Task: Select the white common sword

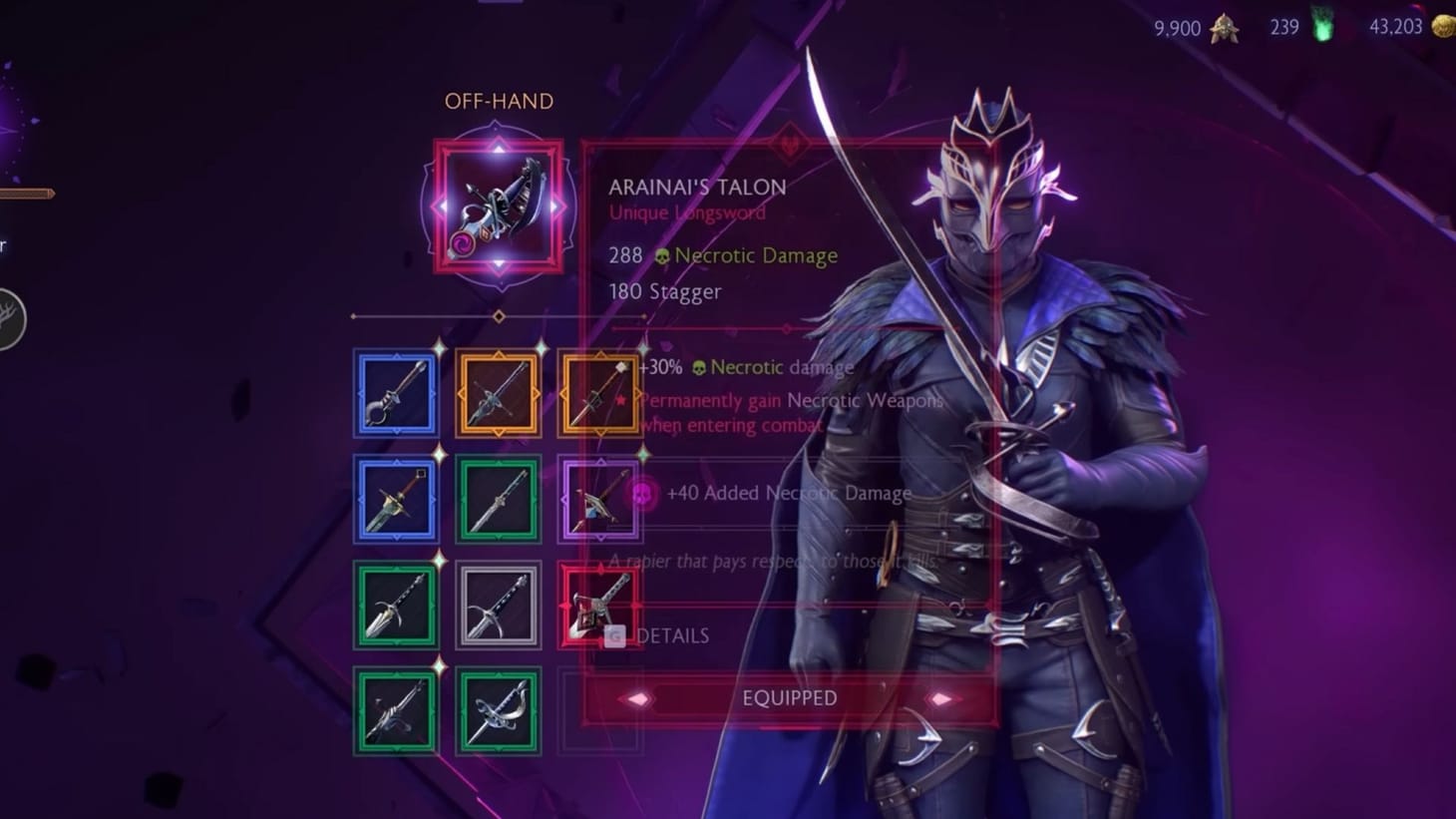Action: 499,605
